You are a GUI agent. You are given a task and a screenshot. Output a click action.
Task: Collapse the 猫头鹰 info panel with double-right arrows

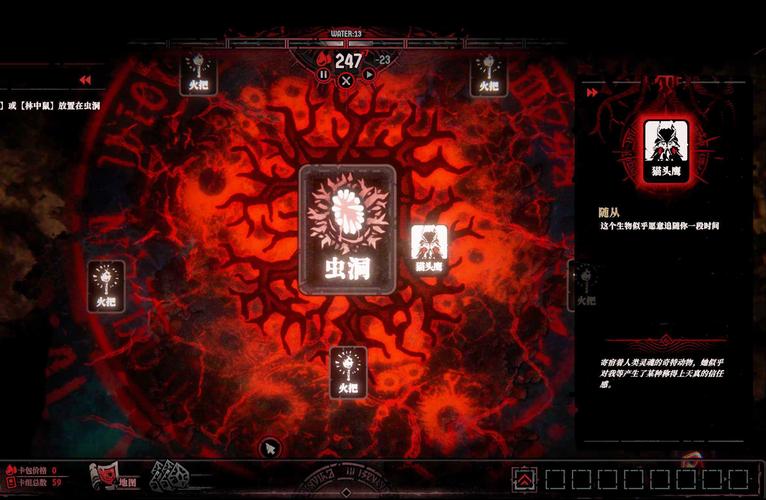click(593, 92)
